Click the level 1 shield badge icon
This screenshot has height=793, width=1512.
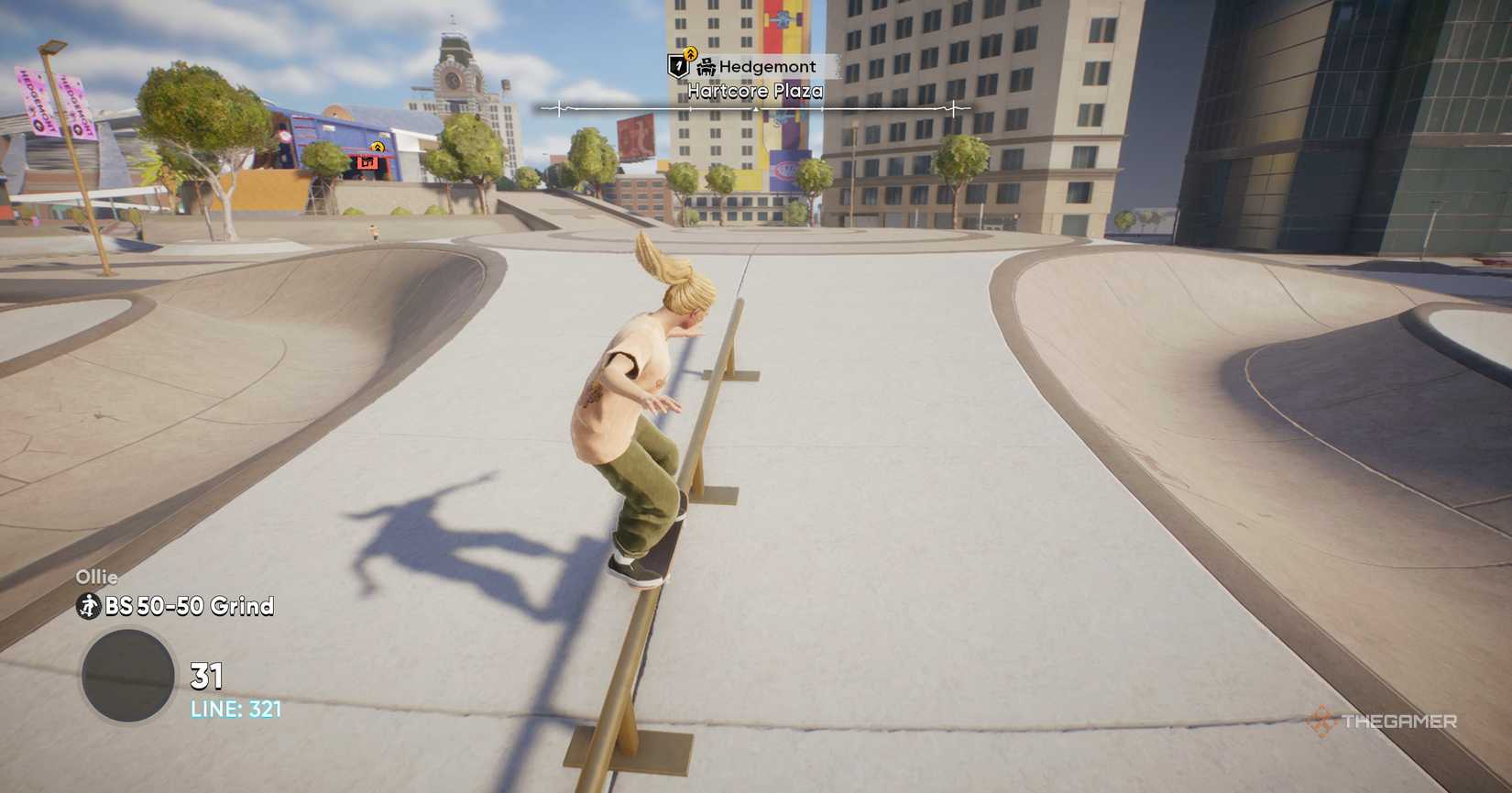pyautogui.click(x=678, y=64)
